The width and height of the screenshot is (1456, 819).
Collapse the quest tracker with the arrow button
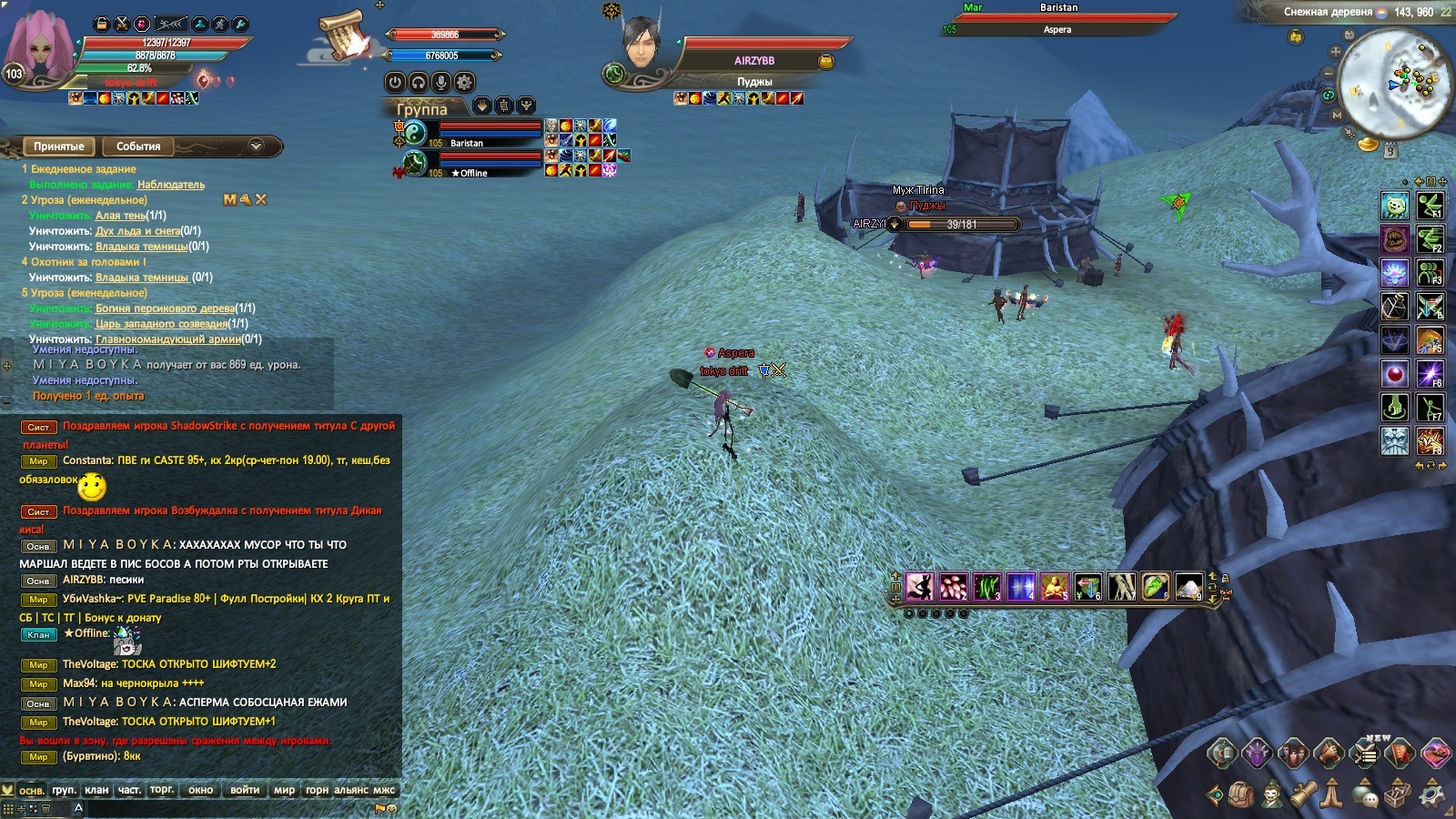[x=256, y=146]
